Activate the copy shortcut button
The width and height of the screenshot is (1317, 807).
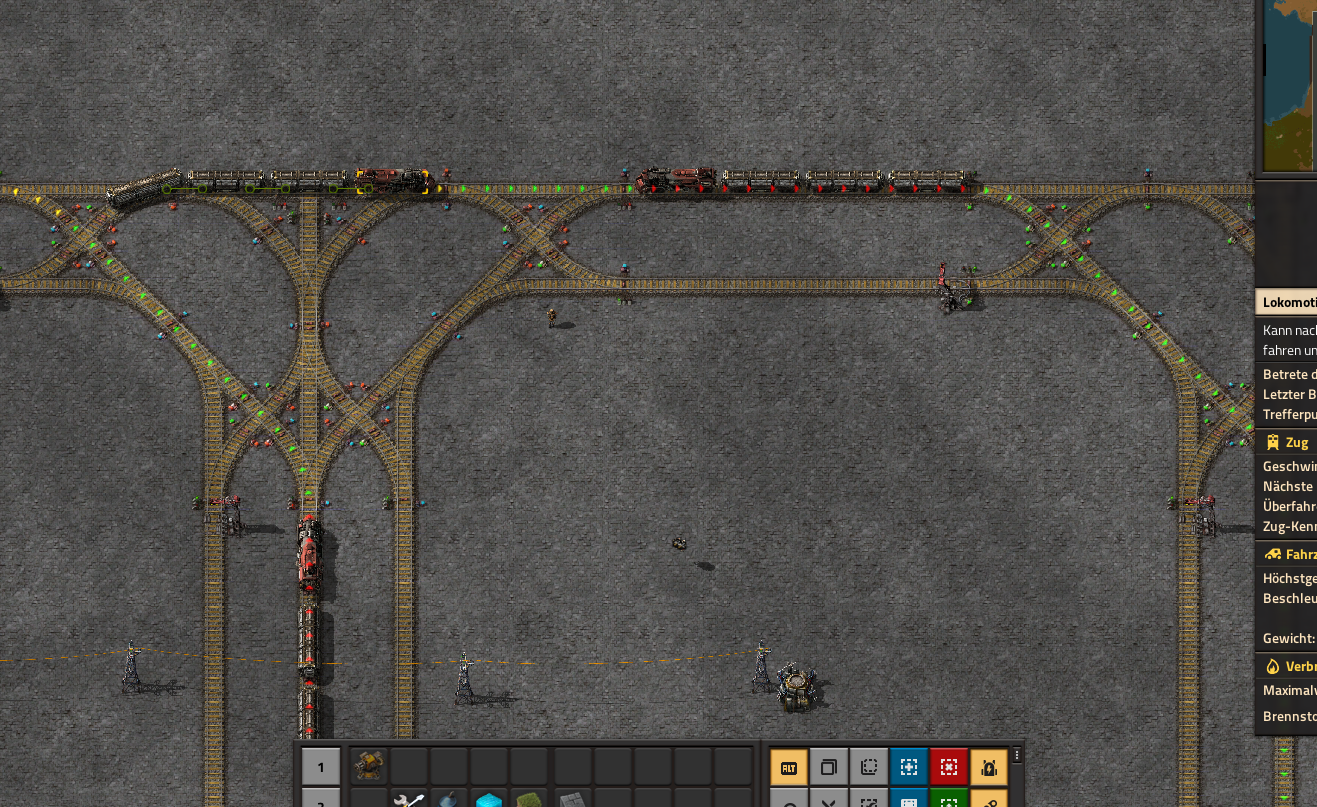point(829,768)
